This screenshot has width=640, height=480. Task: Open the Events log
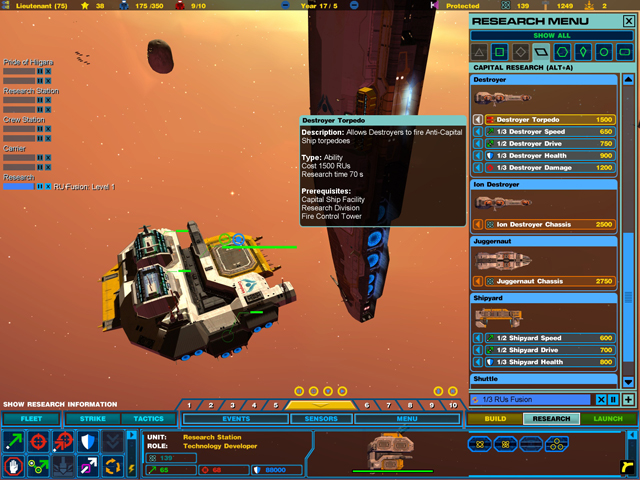click(236, 419)
